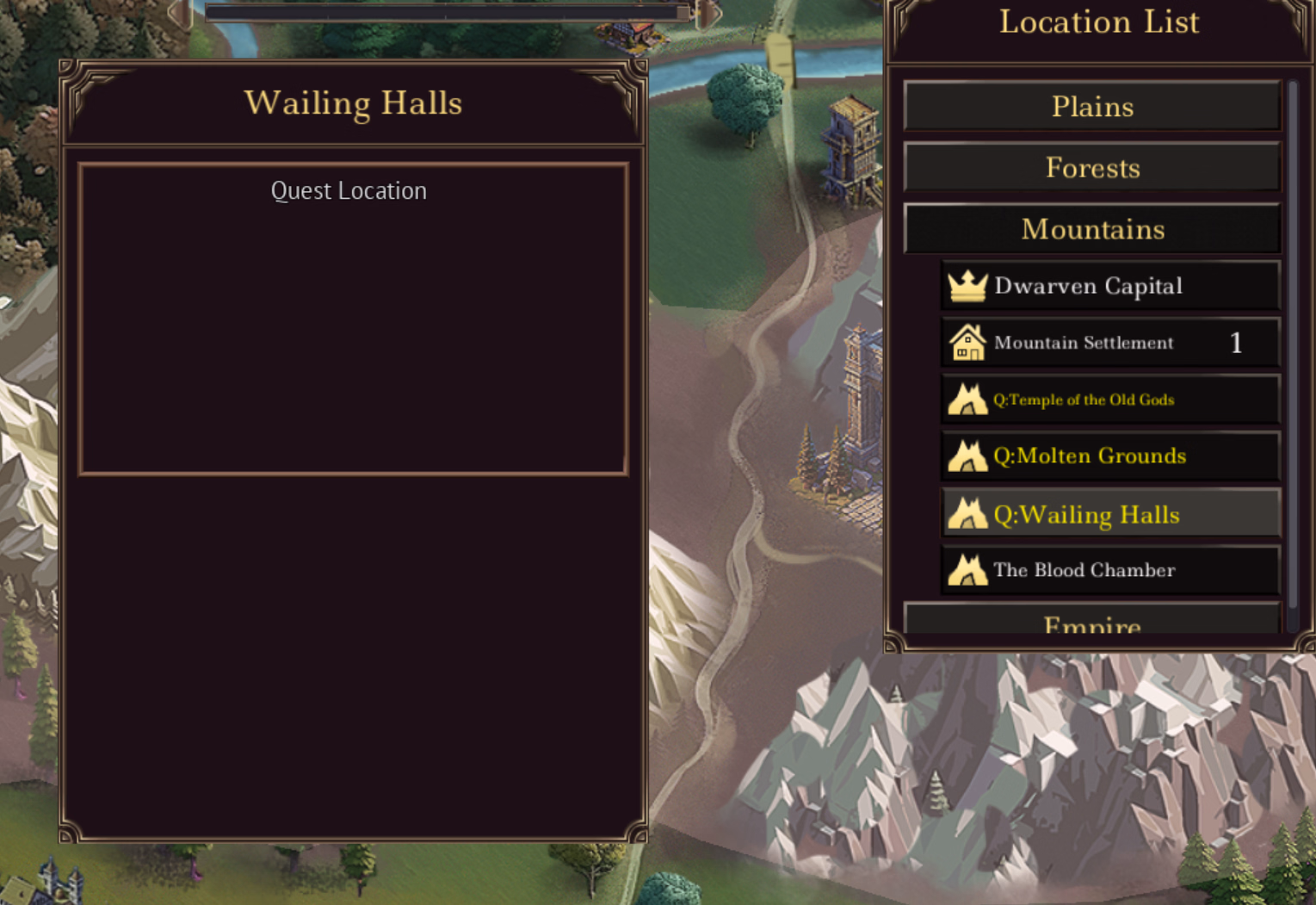Click the Location List scrollbar

pyautogui.click(x=1293, y=344)
